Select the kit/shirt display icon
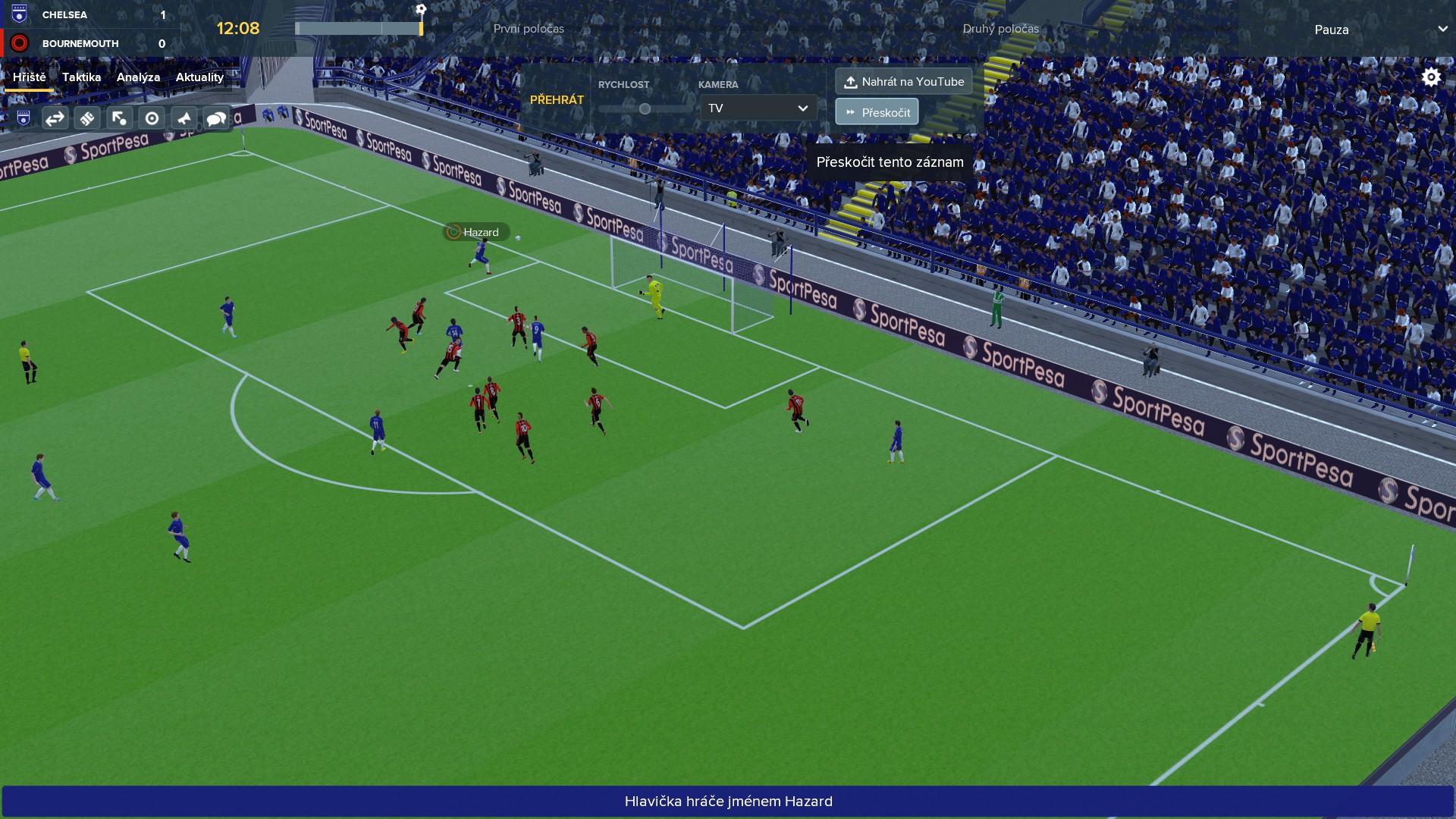The height and width of the screenshot is (819, 1456). (x=87, y=118)
